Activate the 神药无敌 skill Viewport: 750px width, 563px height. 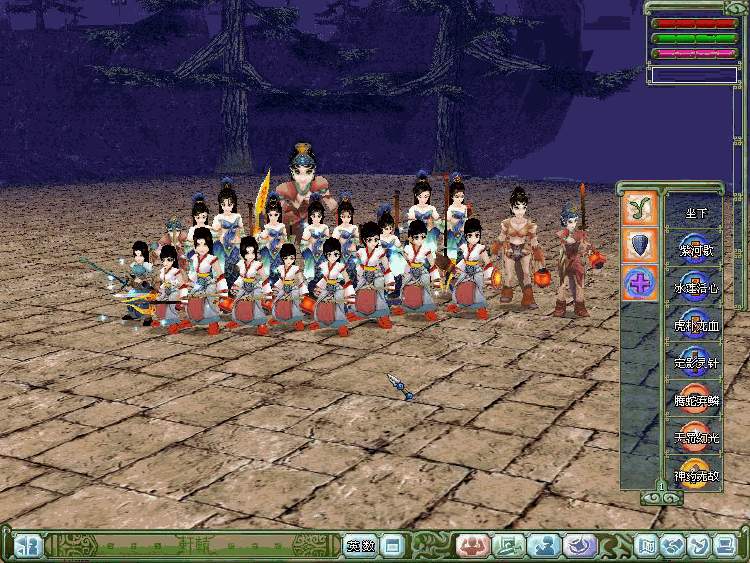pyautogui.click(x=695, y=474)
